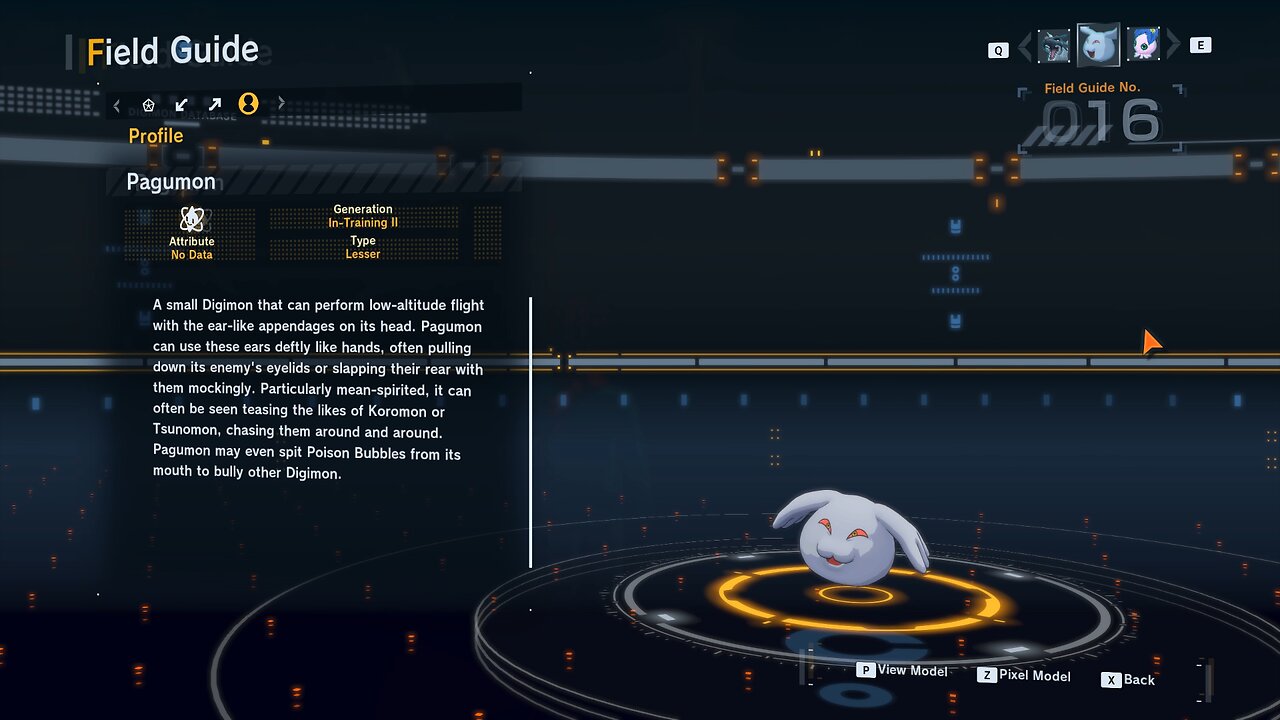Go to the previous Digimon with left chevron
1280x720 pixels.
[x=1024, y=46]
